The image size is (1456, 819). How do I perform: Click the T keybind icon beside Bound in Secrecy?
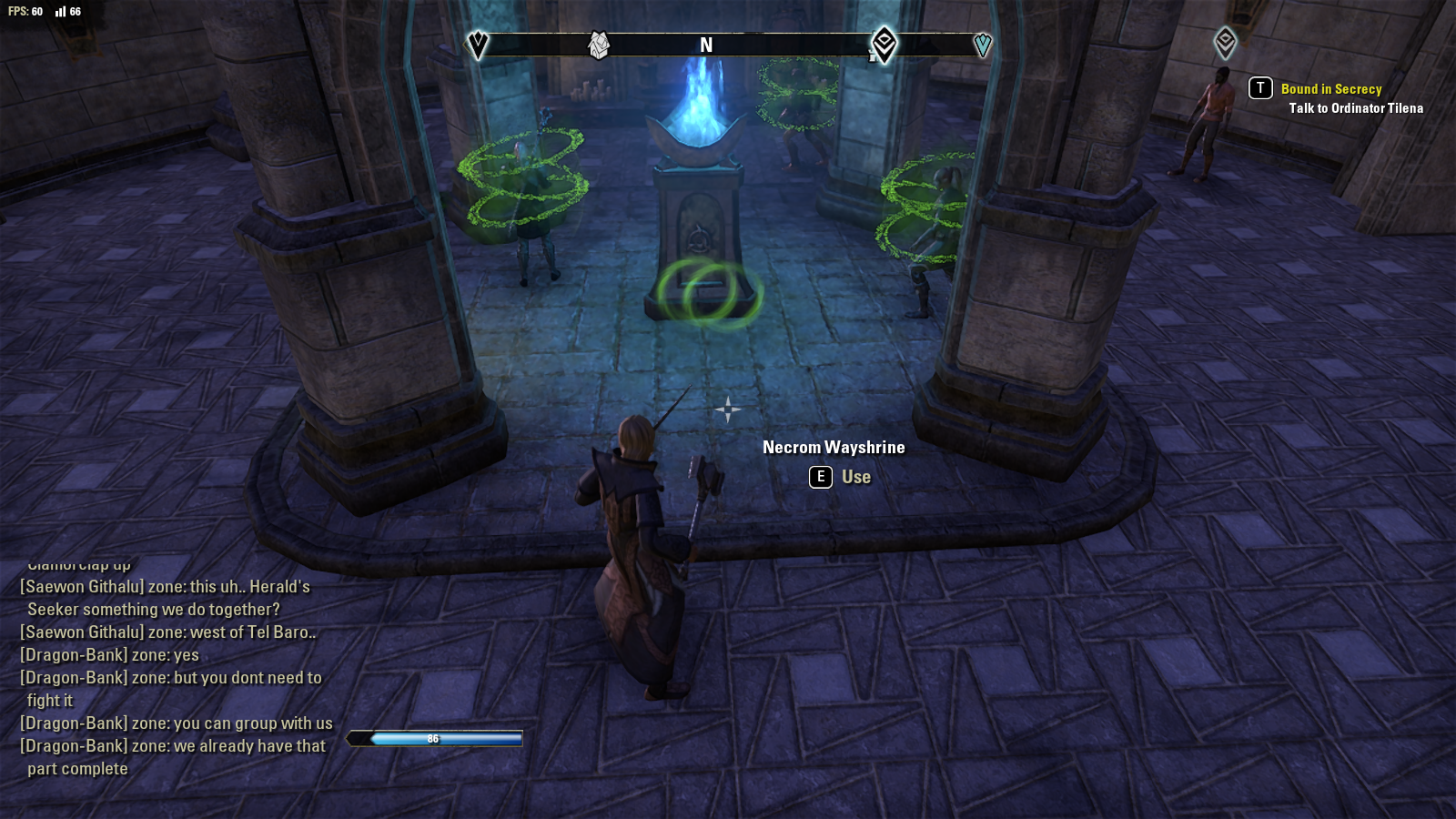click(x=1259, y=89)
